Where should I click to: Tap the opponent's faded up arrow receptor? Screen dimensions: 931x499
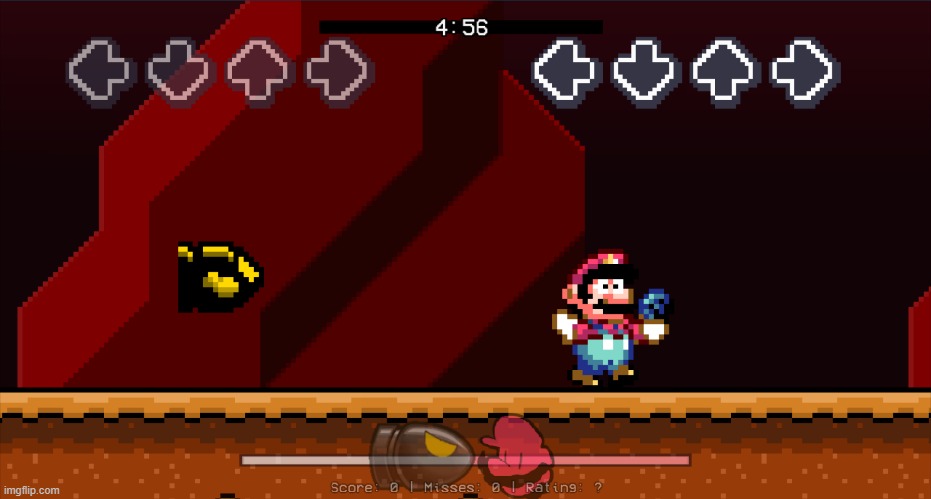tap(260, 73)
